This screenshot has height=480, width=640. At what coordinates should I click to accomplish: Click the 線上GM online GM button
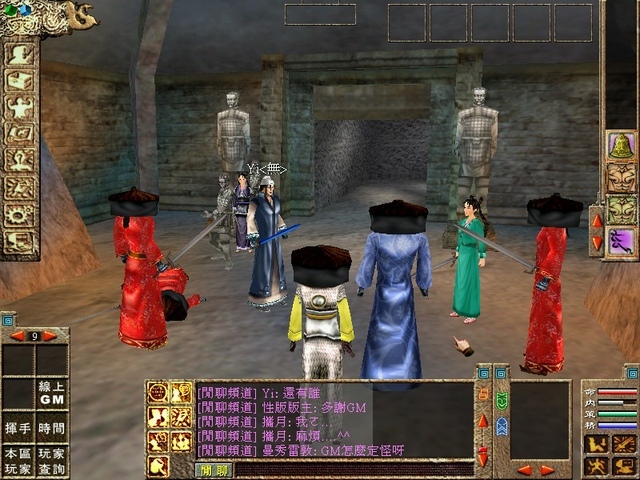click(52, 394)
